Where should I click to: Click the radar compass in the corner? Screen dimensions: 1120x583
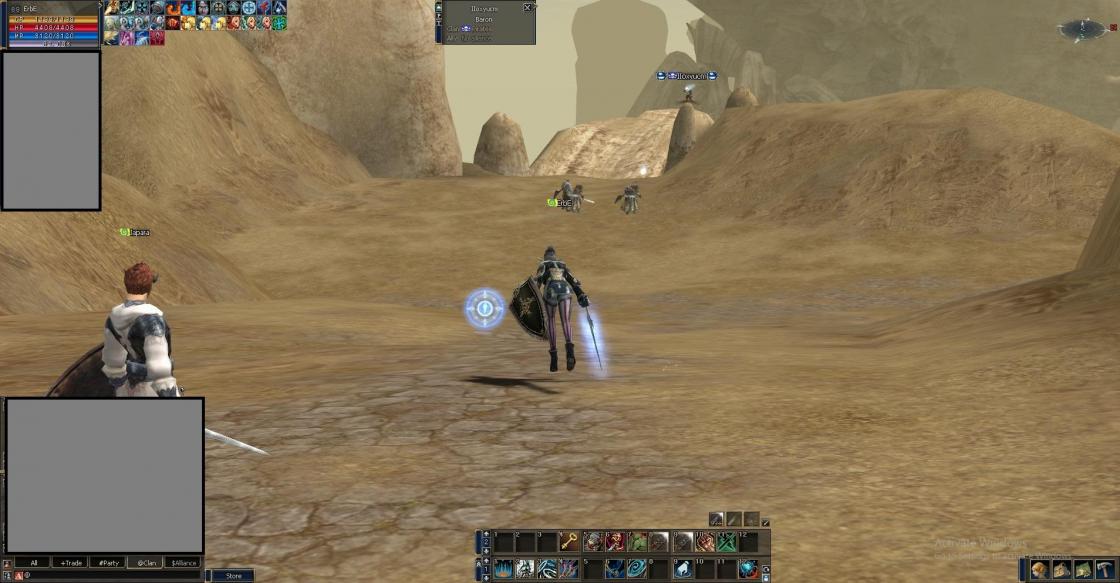coord(1083,30)
